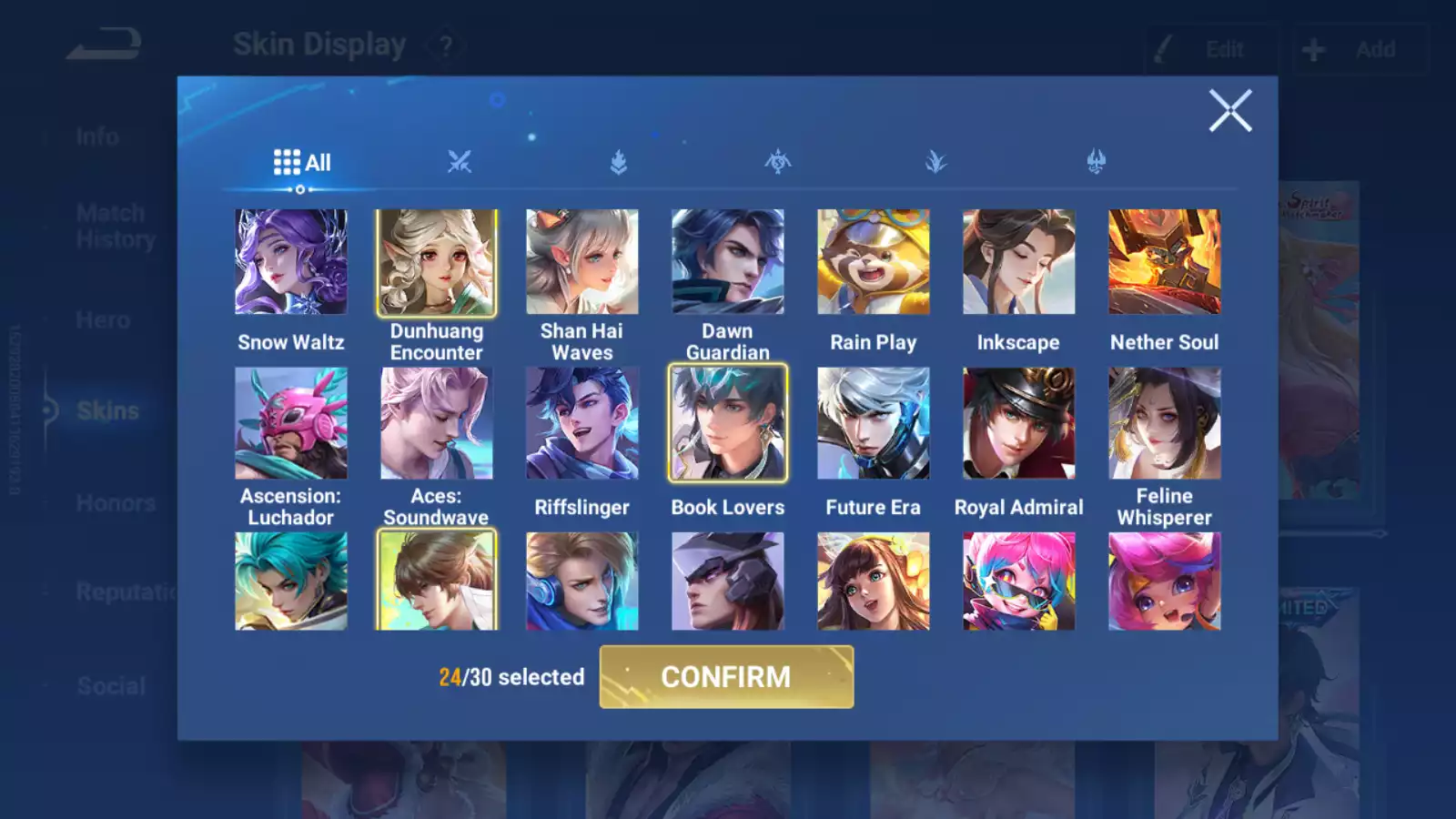This screenshot has width=1456, height=819.
Task: Choose the Feline Whisperer skin
Action: click(x=1165, y=423)
